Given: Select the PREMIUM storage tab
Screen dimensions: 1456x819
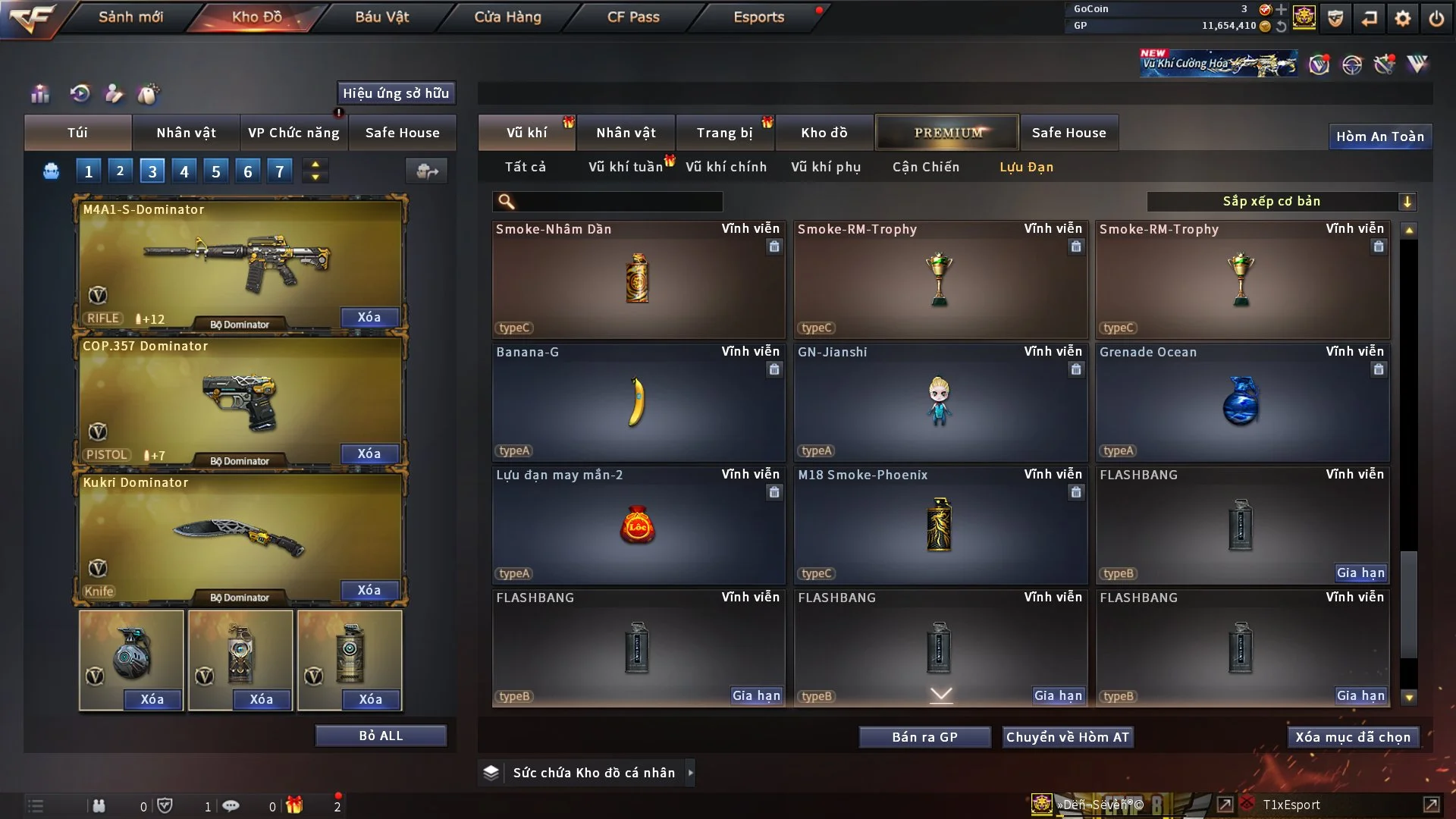Looking at the screenshot, I should tap(947, 133).
